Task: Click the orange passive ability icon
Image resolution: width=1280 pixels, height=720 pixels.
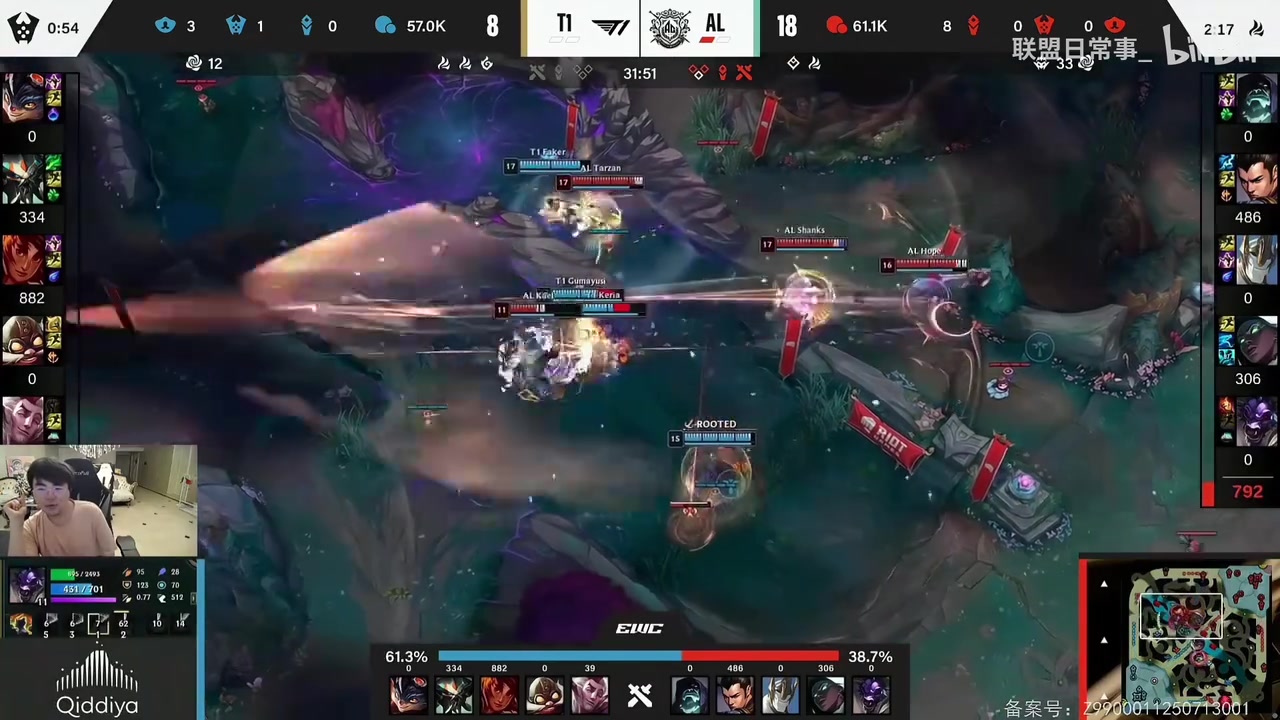Action: [x=20, y=623]
